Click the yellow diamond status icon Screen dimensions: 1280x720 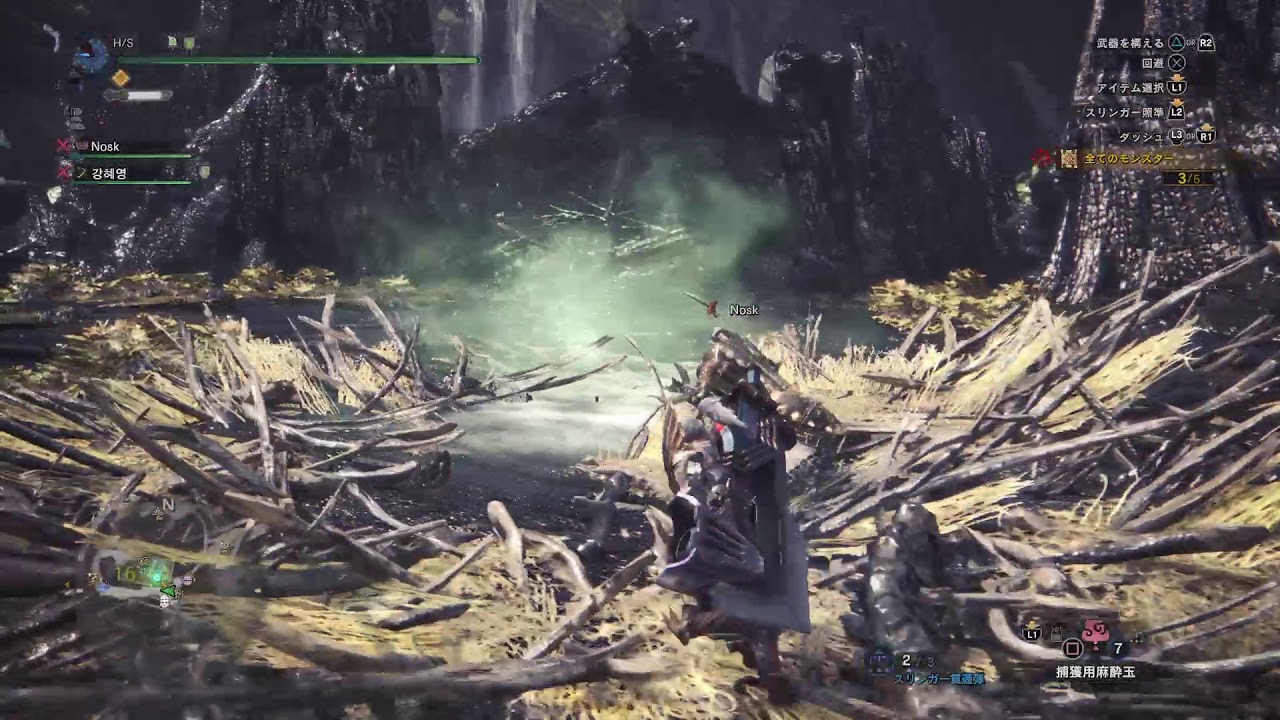point(121,78)
